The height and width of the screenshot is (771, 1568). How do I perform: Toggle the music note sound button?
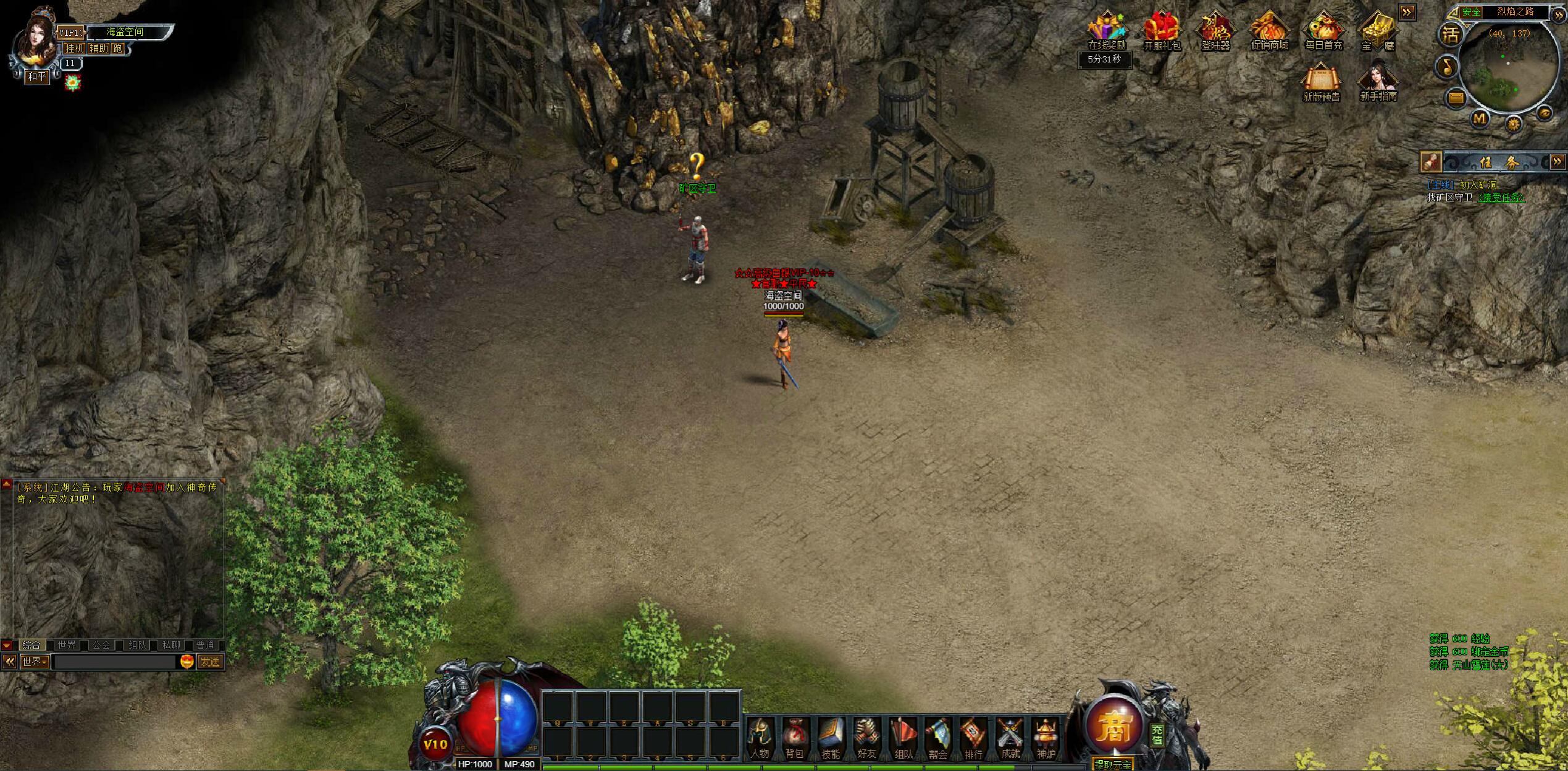(1447, 66)
